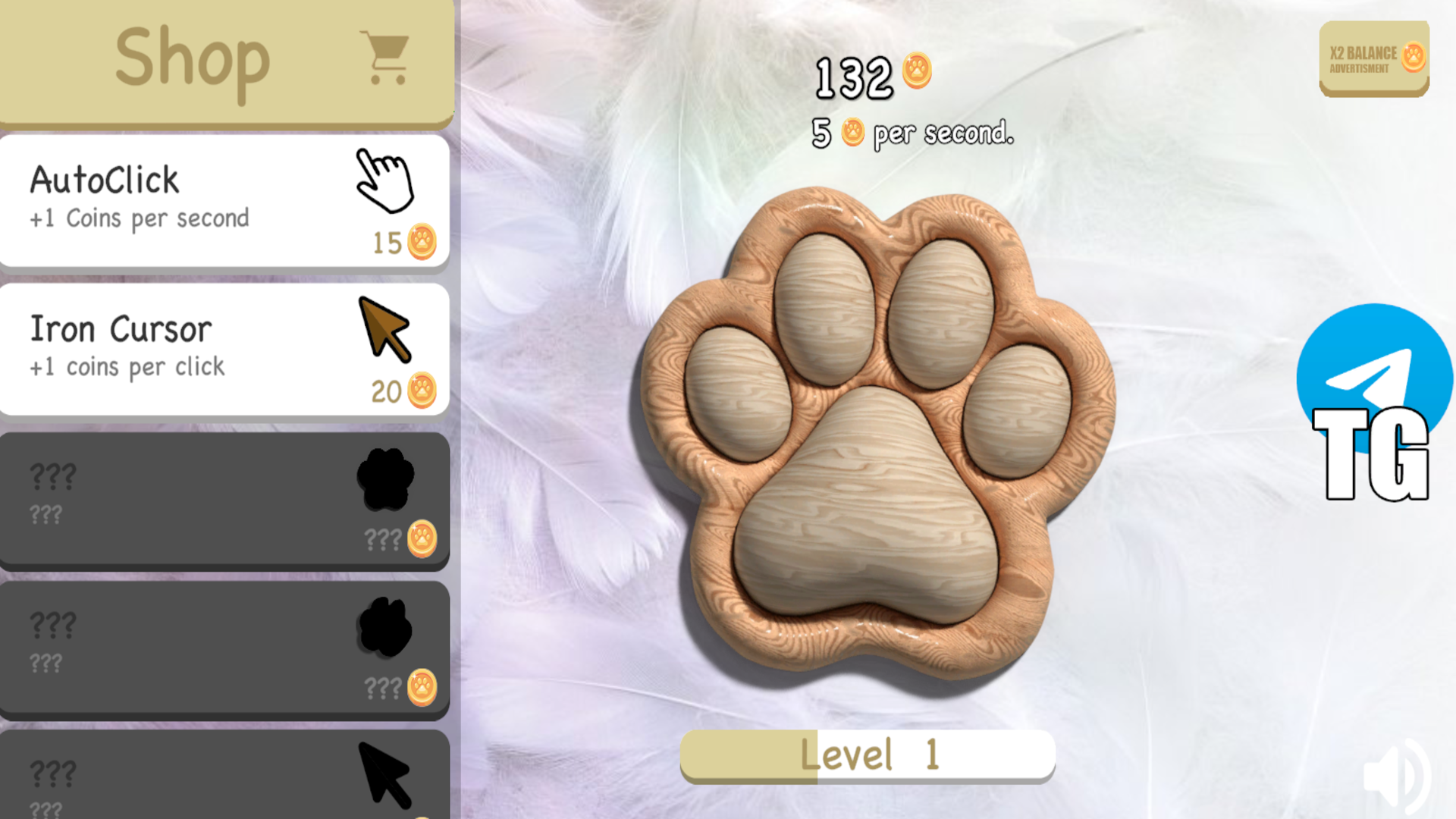
Task: Click the black paw icon on the first locked item
Action: 384,479
